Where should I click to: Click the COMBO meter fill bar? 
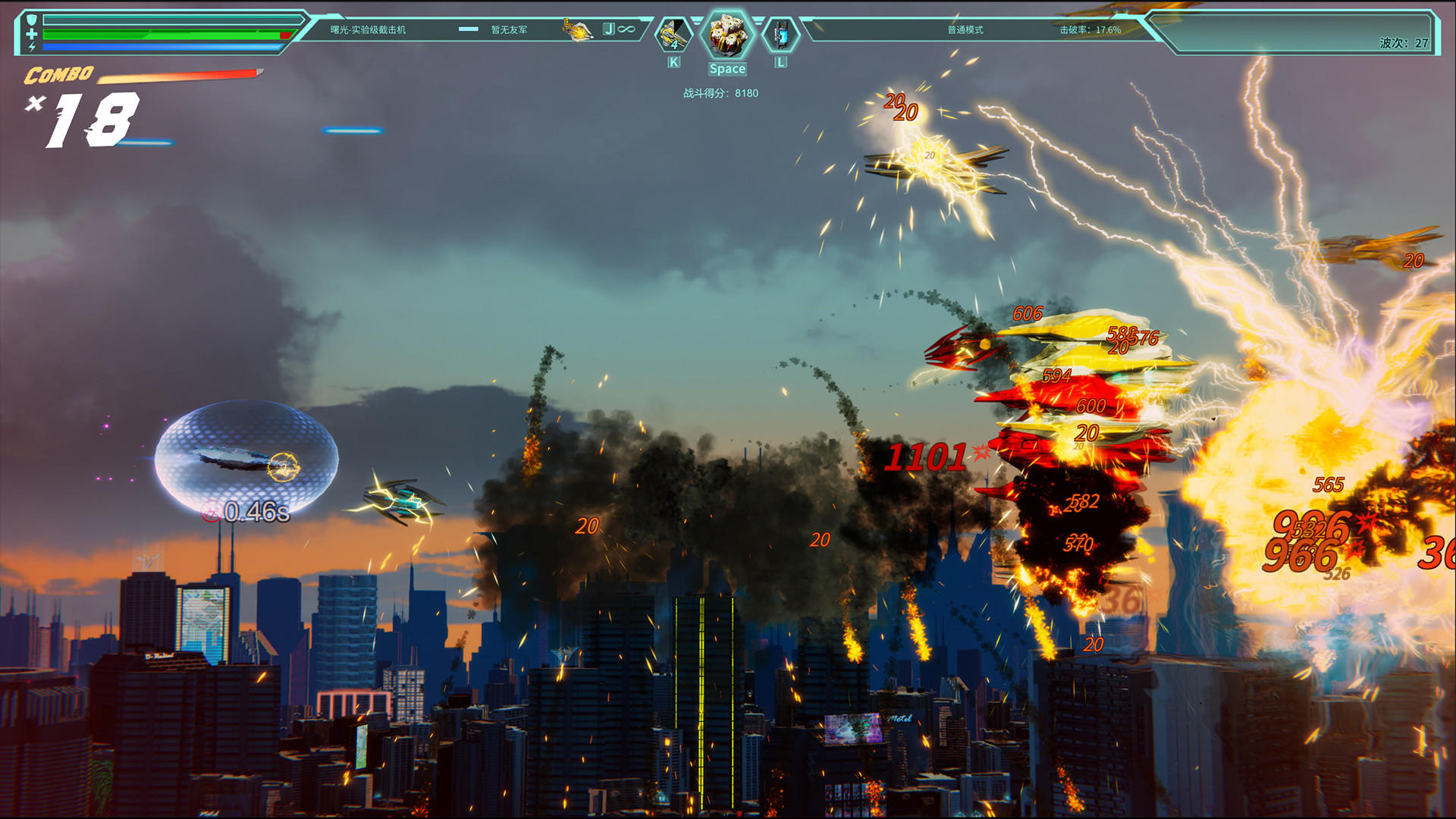(x=182, y=77)
